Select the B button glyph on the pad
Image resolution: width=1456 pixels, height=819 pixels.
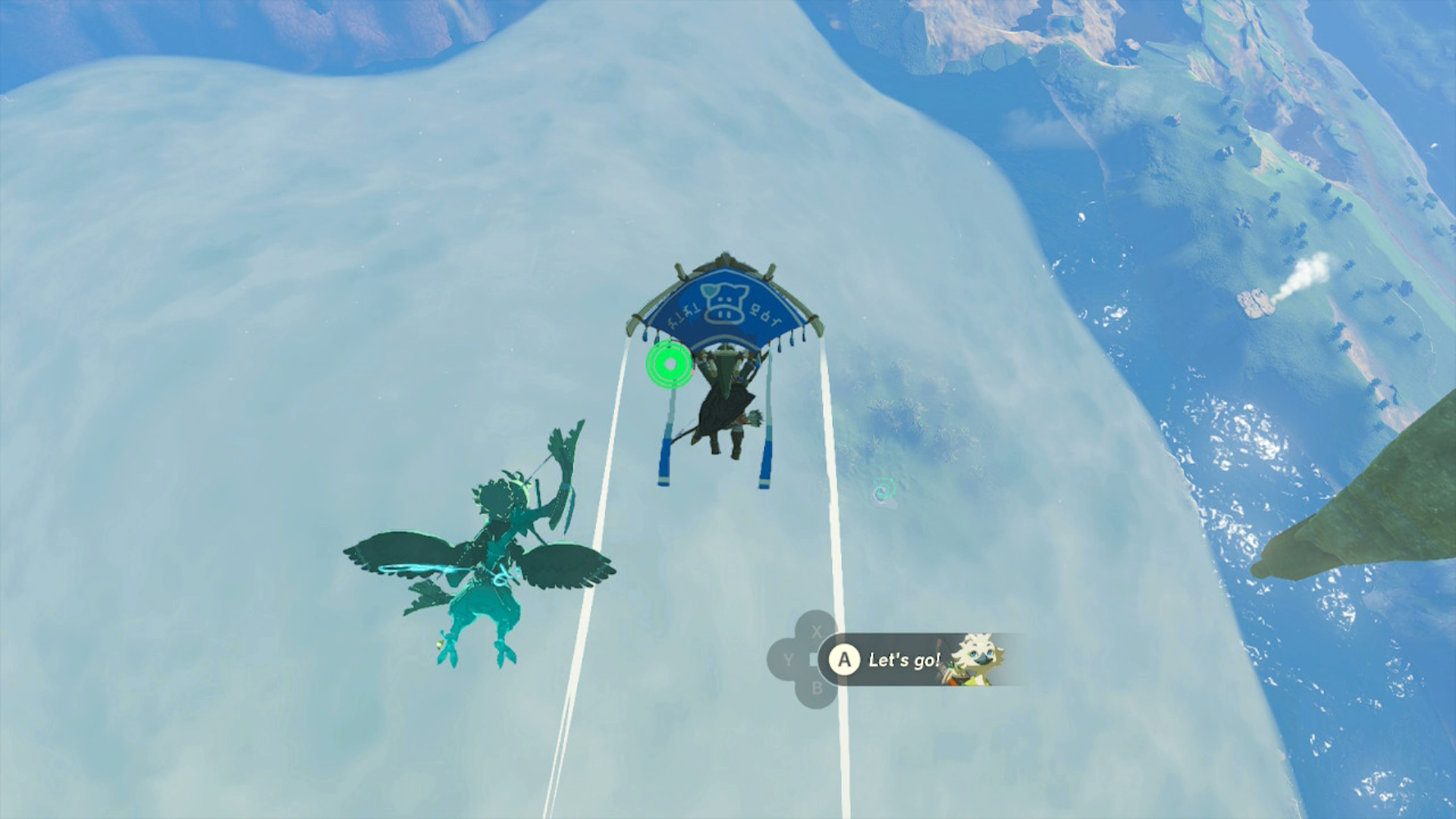tap(817, 690)
